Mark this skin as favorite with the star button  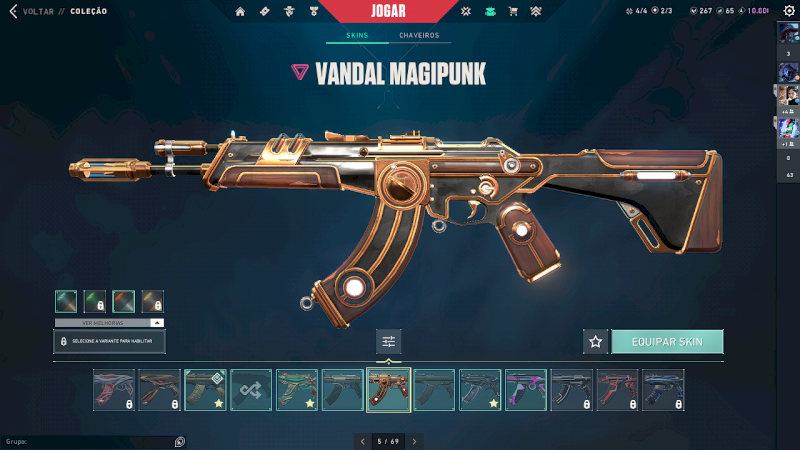pos(596,342)
